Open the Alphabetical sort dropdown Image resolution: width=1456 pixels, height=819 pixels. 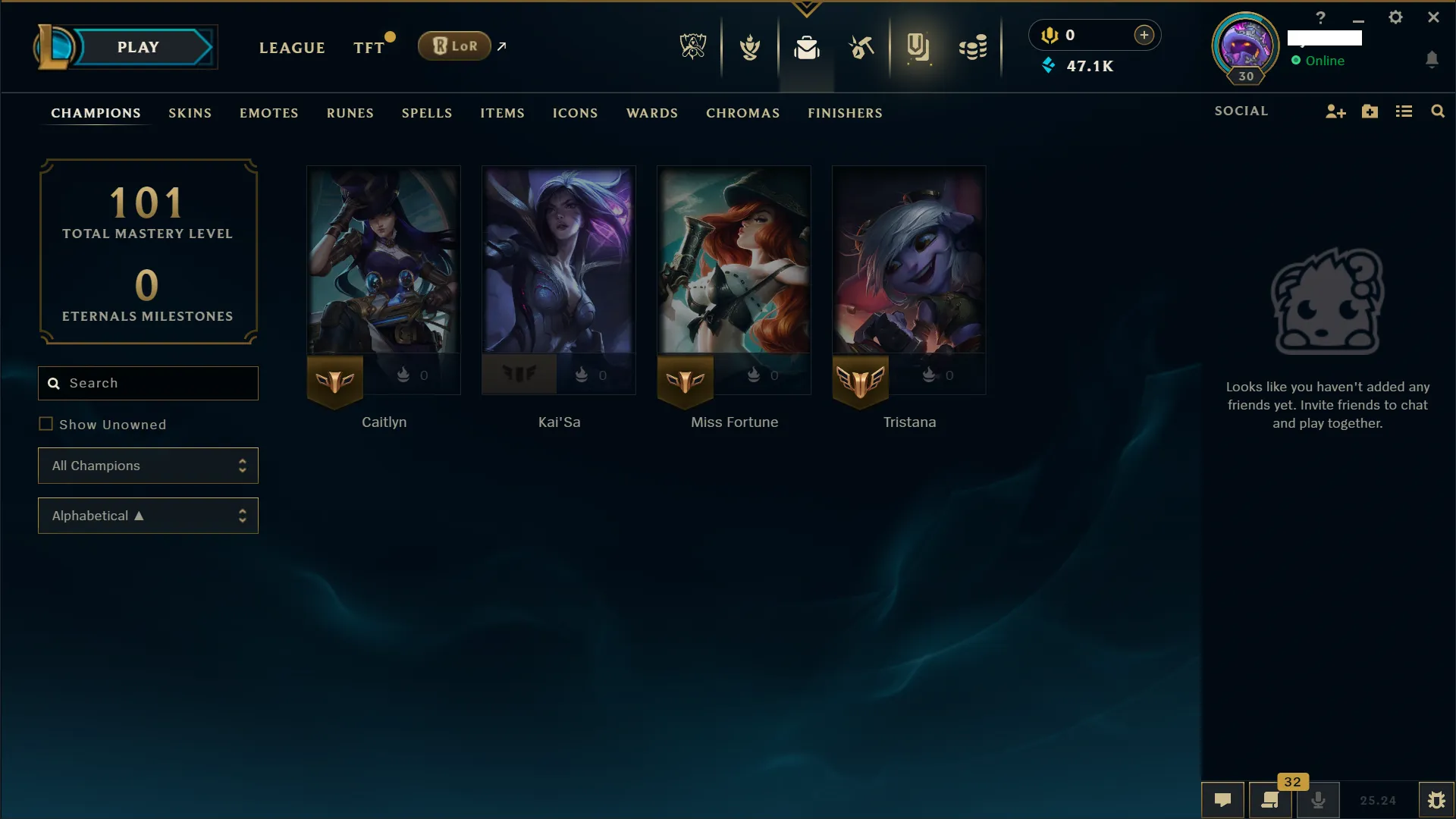pos(148,516)
